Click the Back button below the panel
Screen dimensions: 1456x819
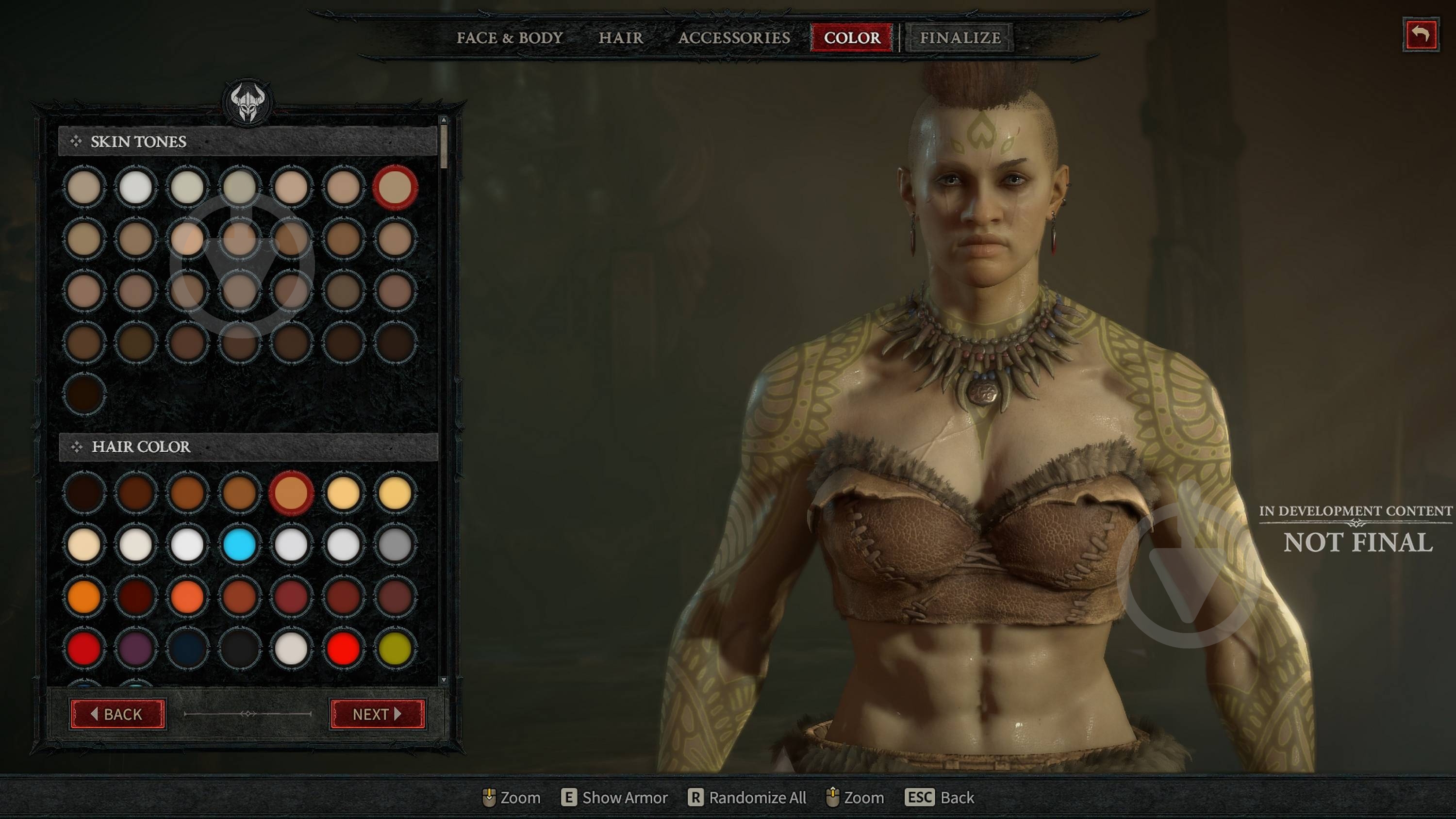coord(117,714)
